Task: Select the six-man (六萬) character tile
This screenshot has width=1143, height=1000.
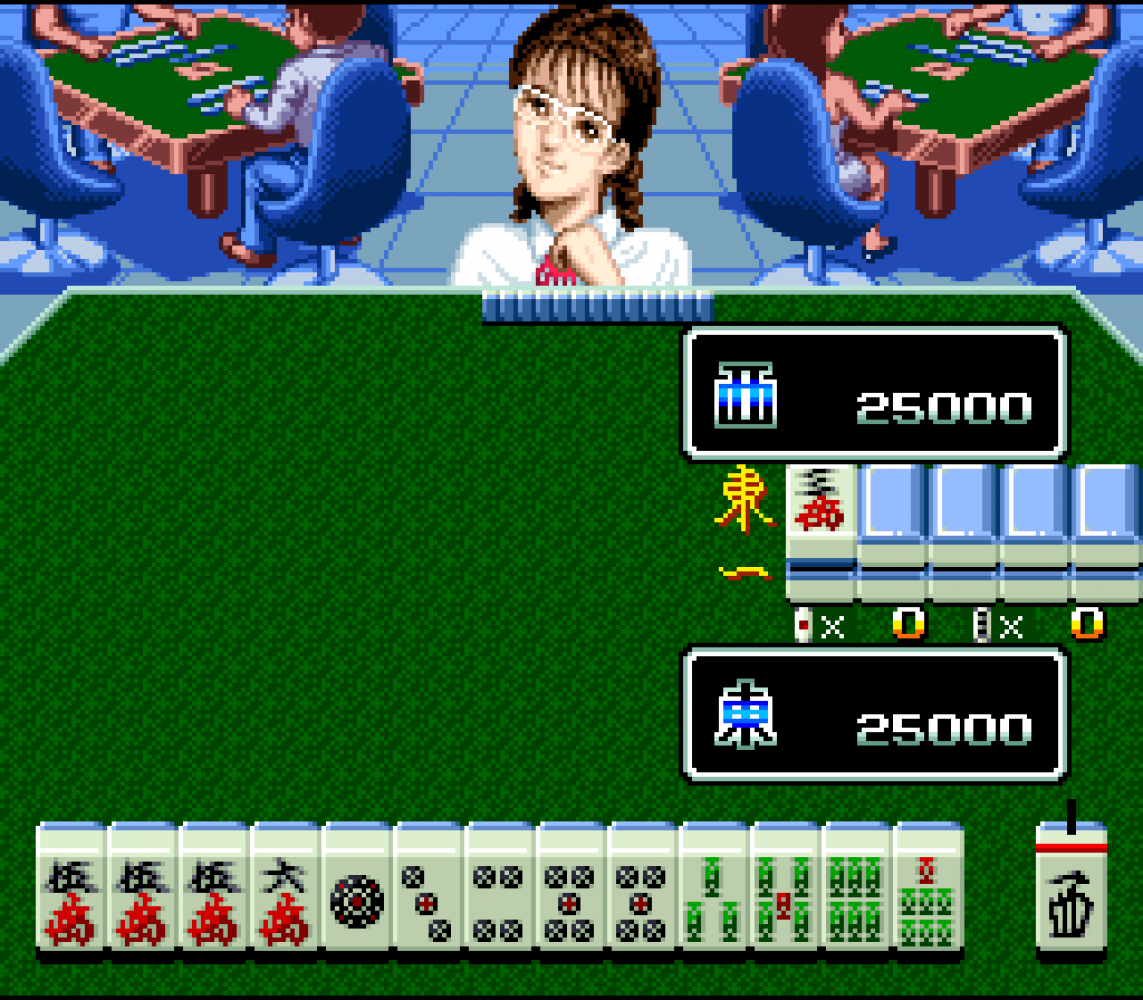Action: pyautogui.click(x=285, y=888)
